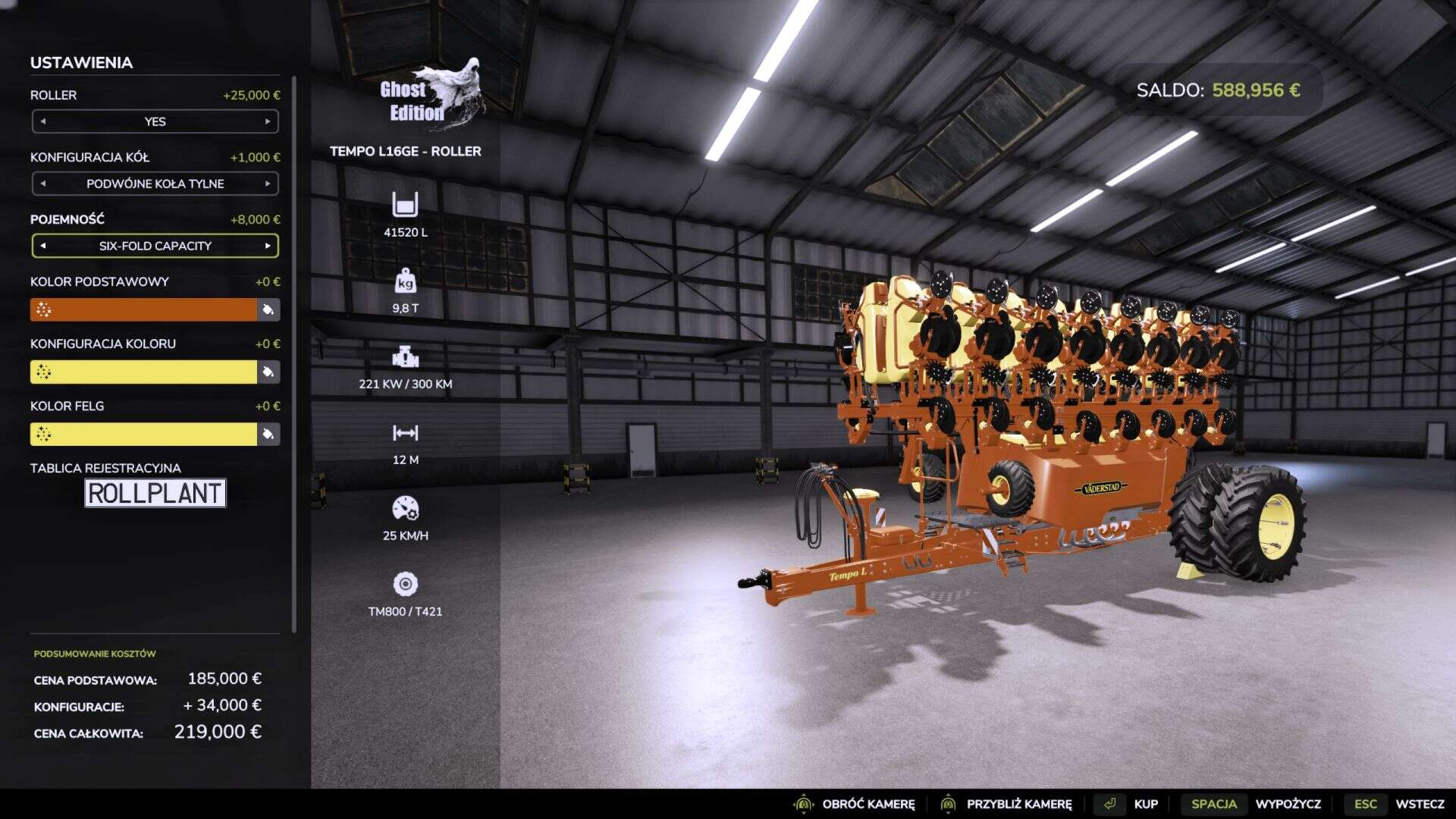Choose next capacity option
Image resolution: width=1456 pixels, height=819 pixels.
tap(268, 246)
